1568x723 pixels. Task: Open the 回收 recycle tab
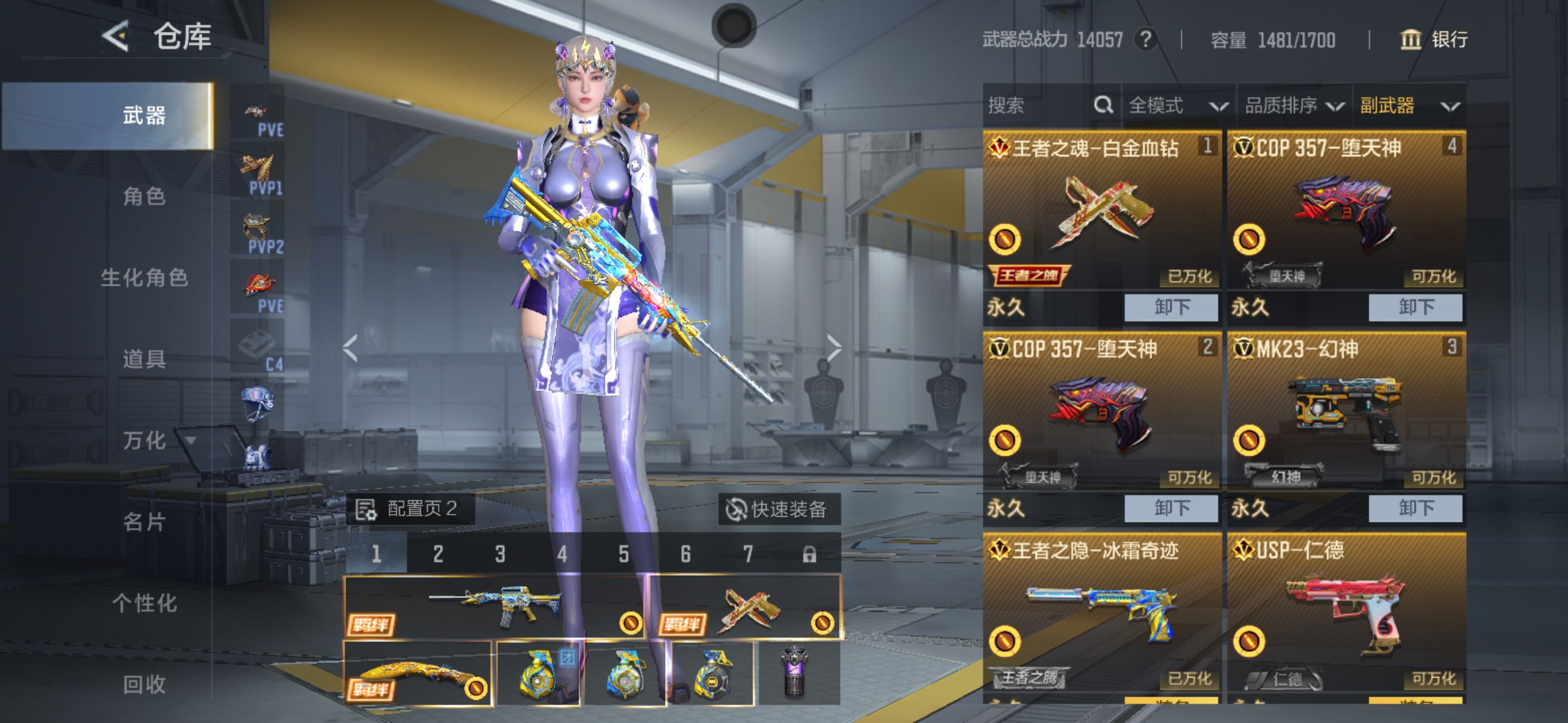144,684
